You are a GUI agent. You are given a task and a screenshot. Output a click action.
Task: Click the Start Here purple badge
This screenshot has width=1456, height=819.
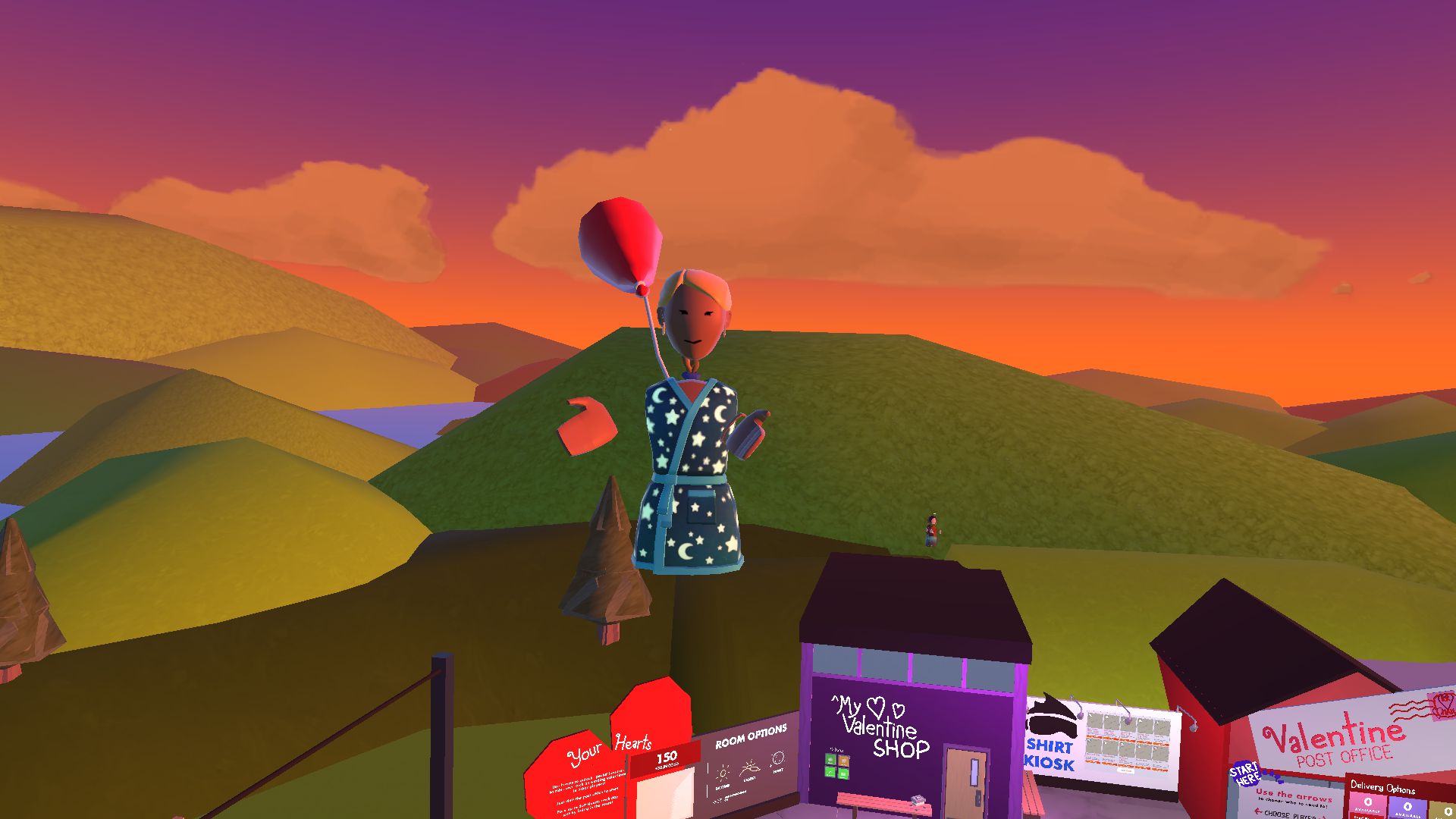coord(1246,774)
